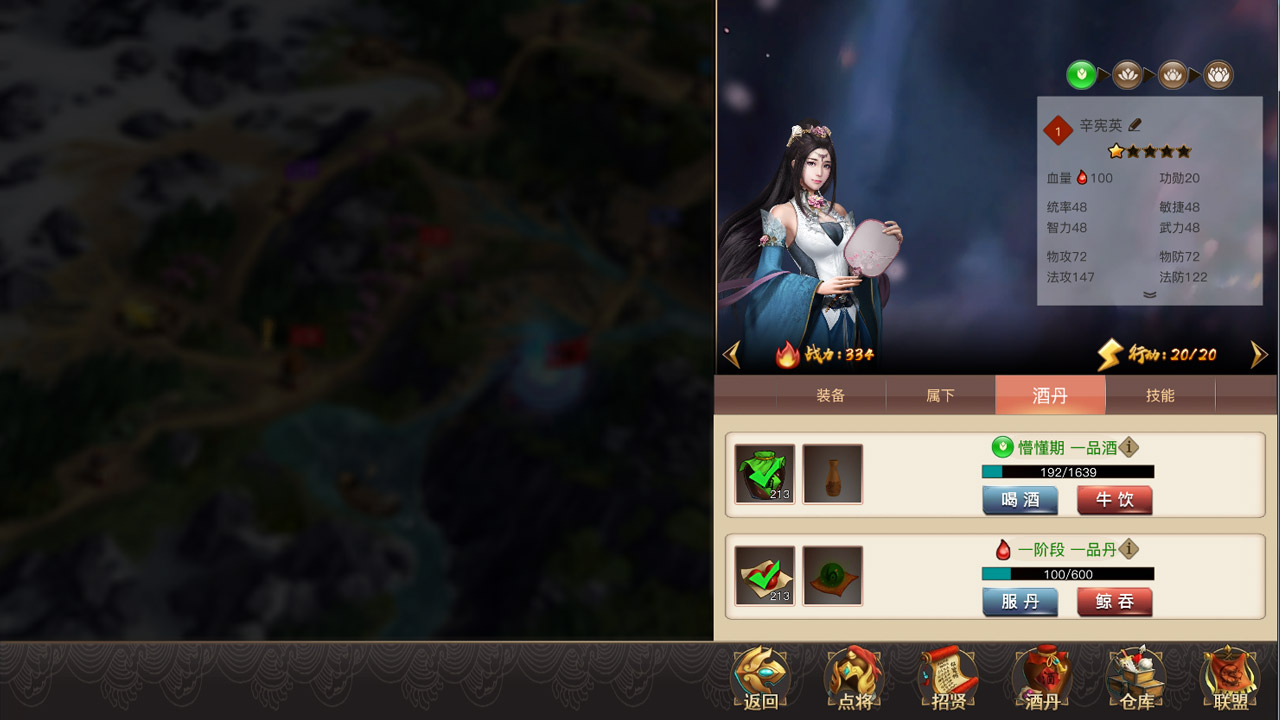The height and width of the screenshot is (720, 1280).
Task: Select the 点将 icon in bottom bar
Action: [x=855, y=675]
